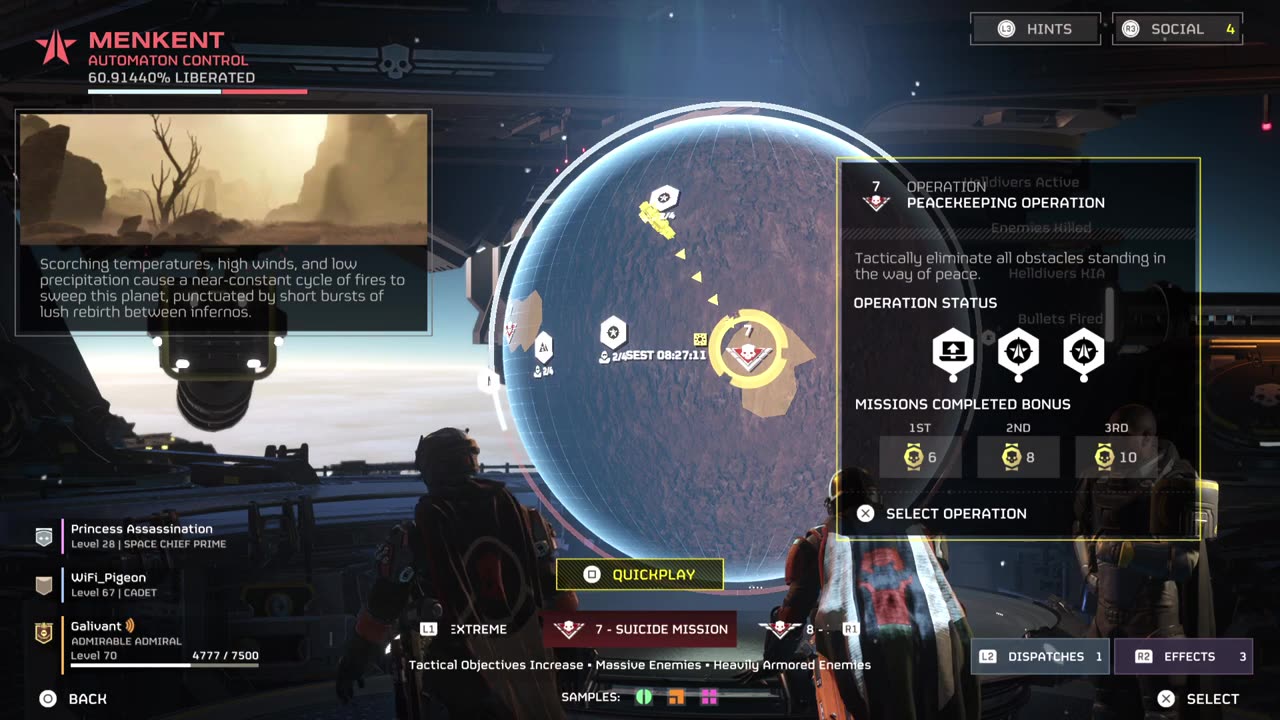Start a Quickplay match
Image resolution: width=1280 pixels, height=720 pixels.
[640, 574]
